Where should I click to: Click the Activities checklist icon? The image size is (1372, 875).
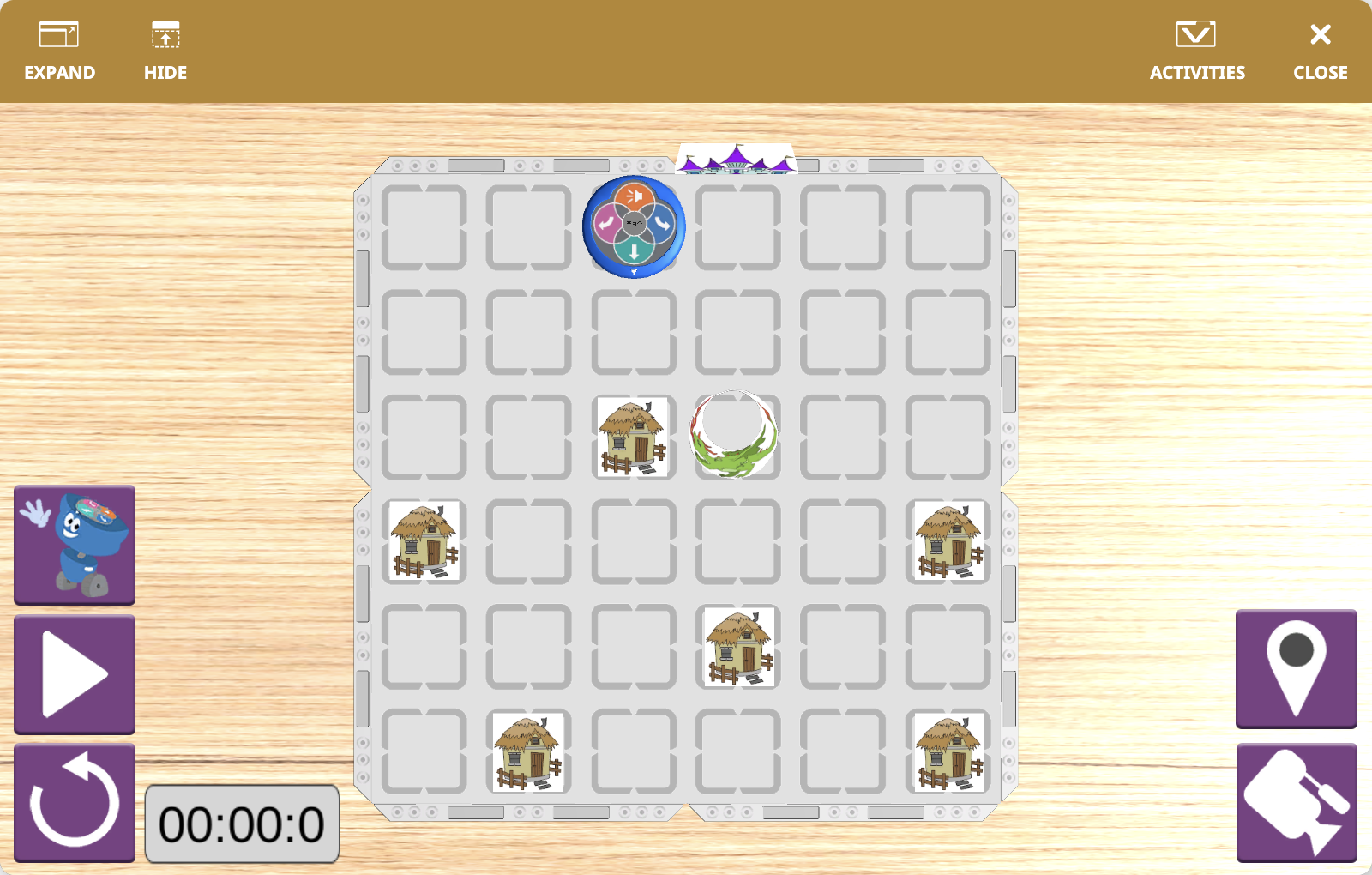tap(1197, 35)
